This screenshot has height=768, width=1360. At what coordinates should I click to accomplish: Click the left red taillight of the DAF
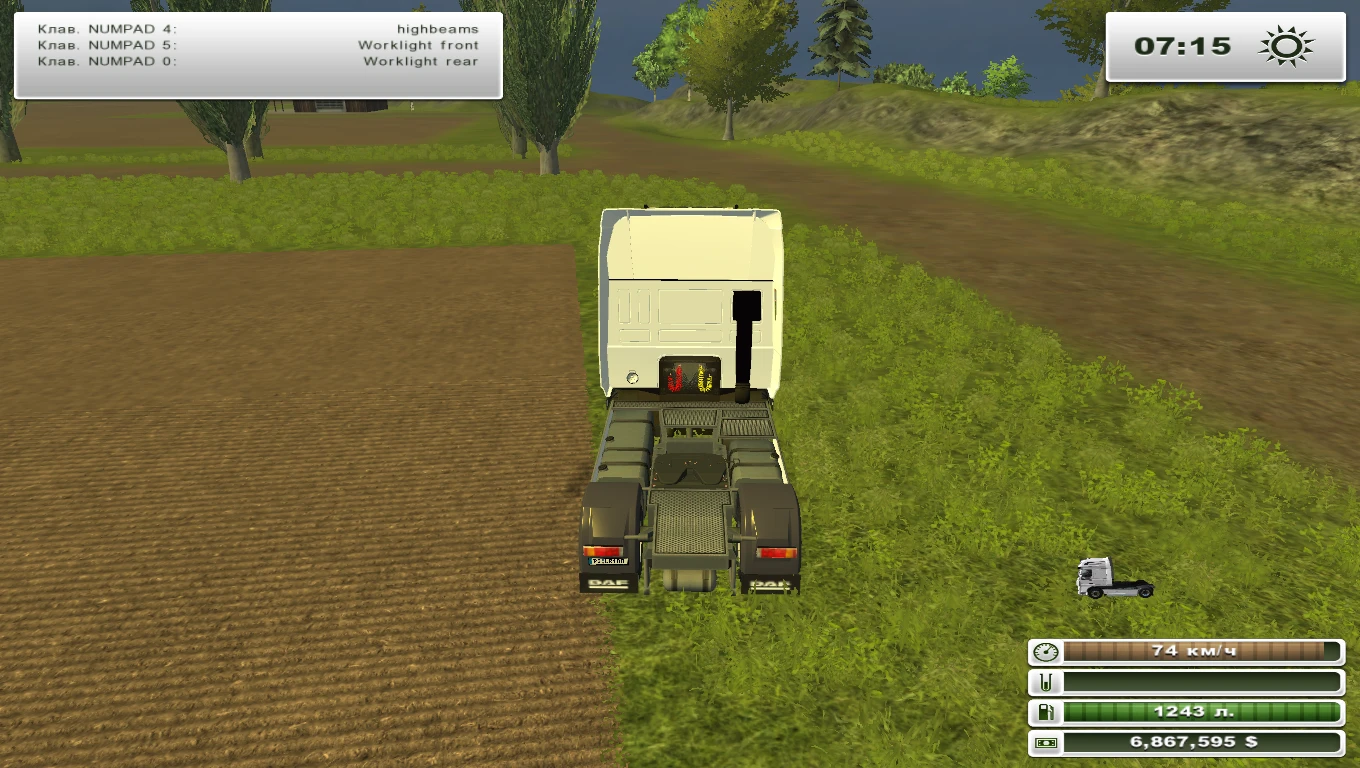[604, 549]
